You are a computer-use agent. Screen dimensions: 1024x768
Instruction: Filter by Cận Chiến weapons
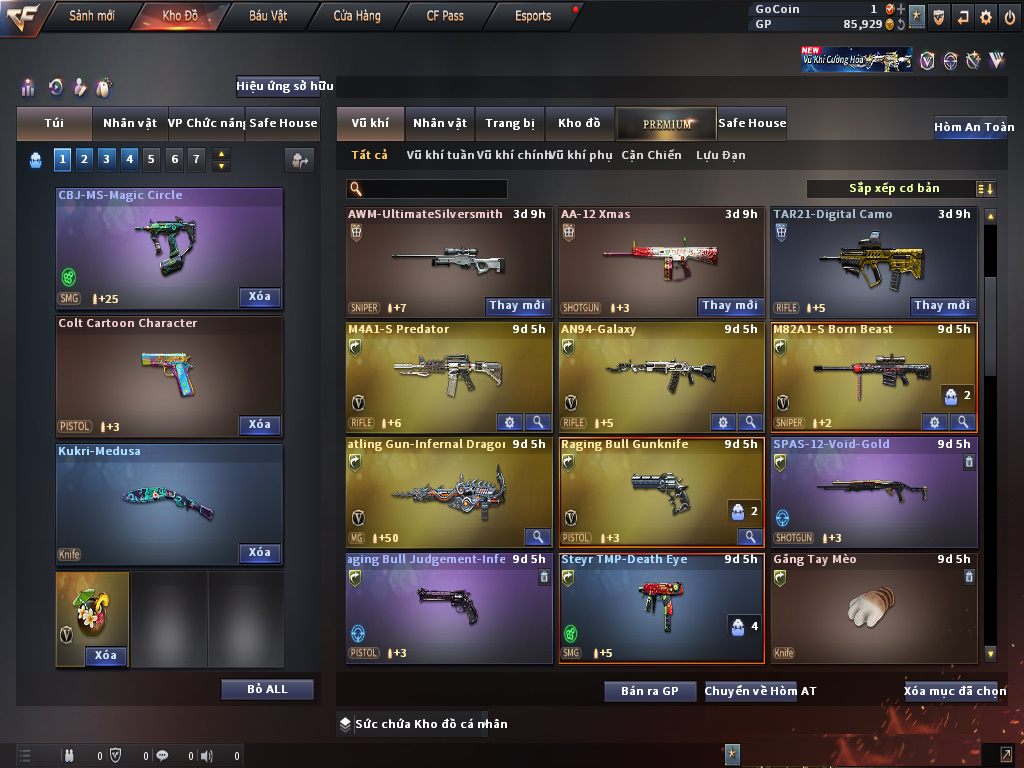651,155
